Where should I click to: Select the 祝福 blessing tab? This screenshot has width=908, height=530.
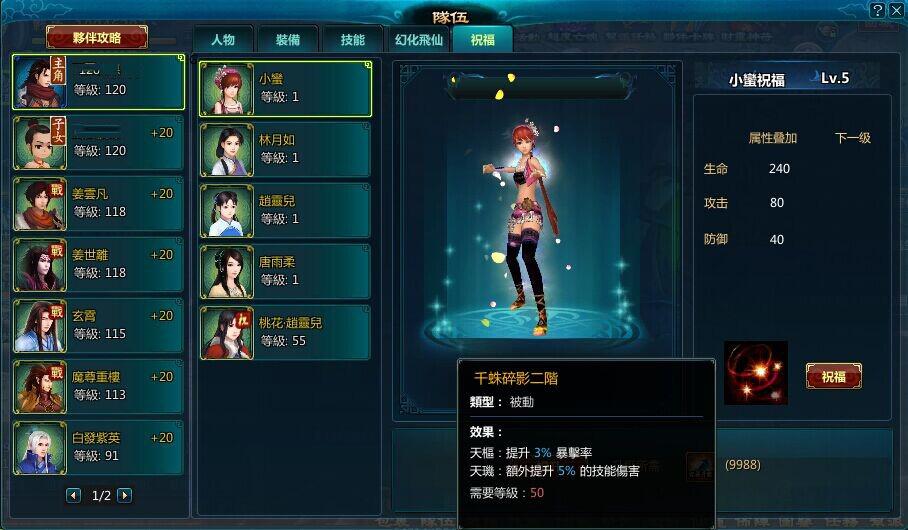482,40
